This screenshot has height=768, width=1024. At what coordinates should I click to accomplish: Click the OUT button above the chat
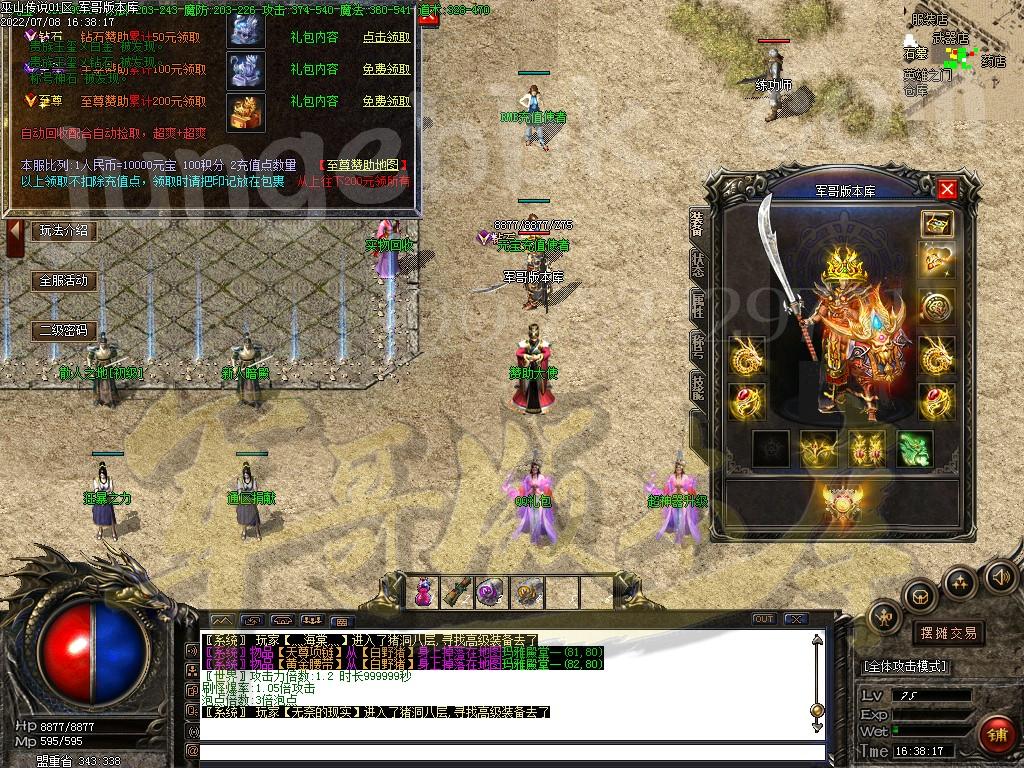pos(764,619)
